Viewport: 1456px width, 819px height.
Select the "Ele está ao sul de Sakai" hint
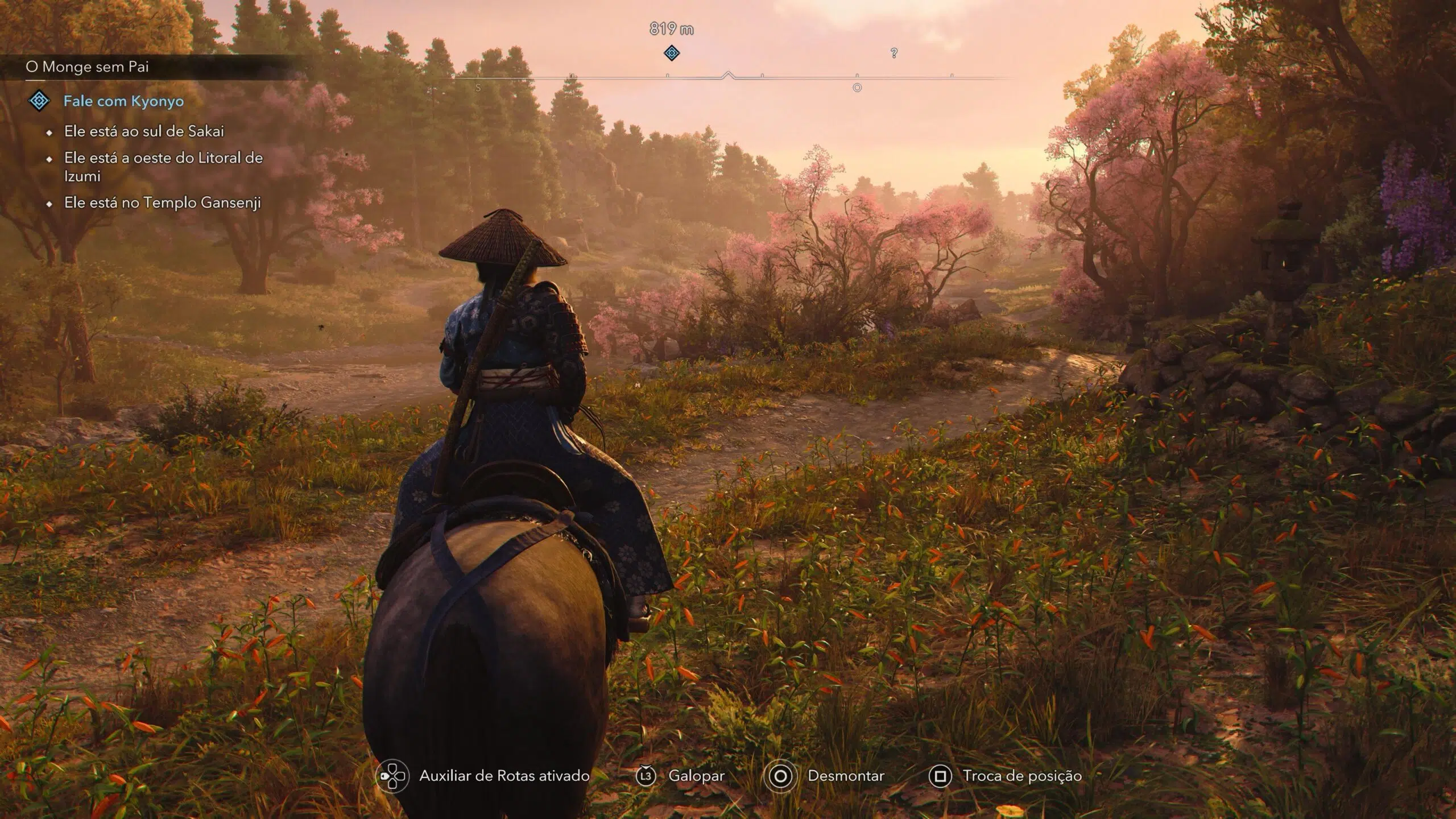144,131
